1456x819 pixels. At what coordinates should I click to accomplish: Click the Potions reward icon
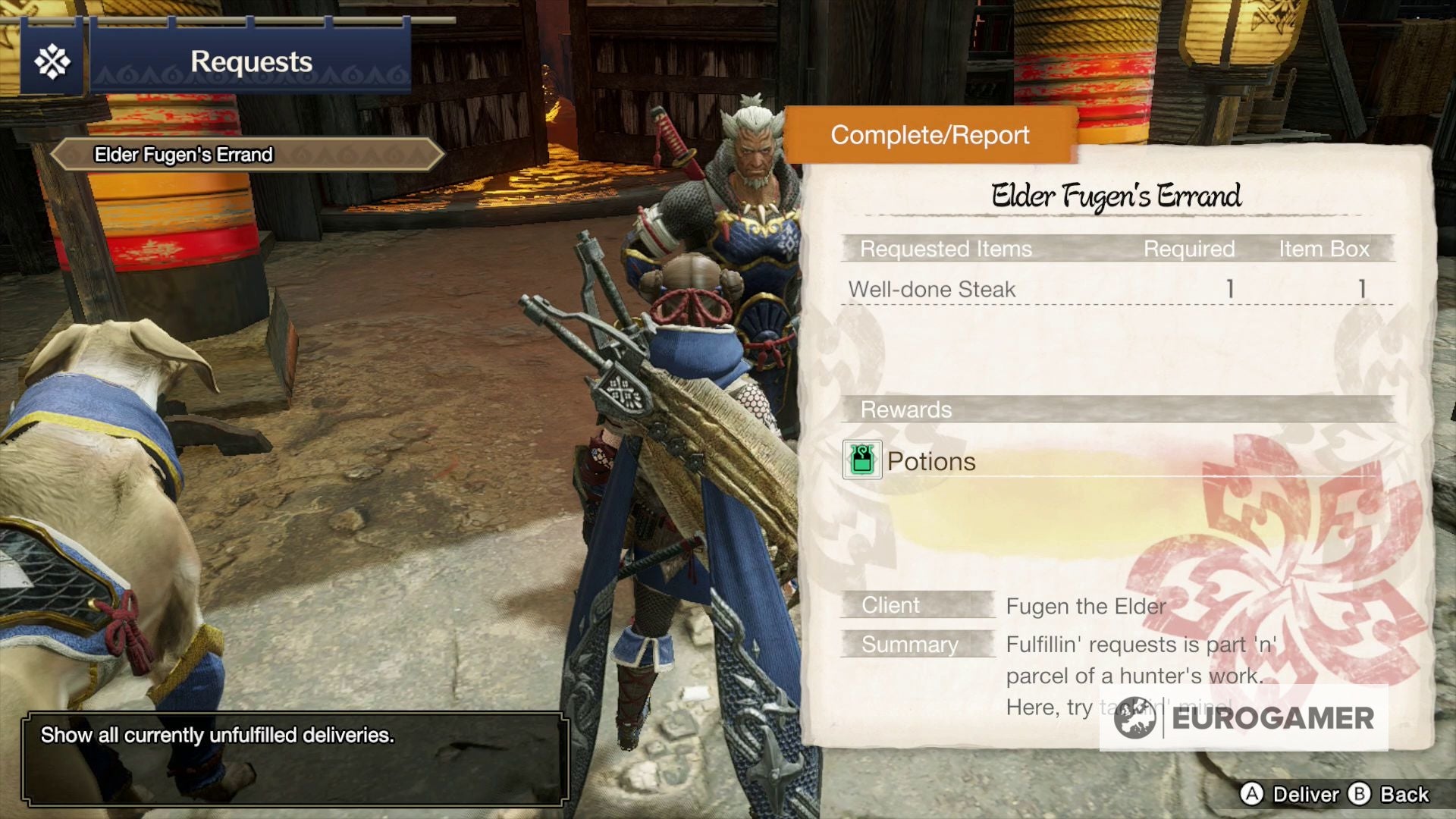pyautogui.click(x=862, y=460)
